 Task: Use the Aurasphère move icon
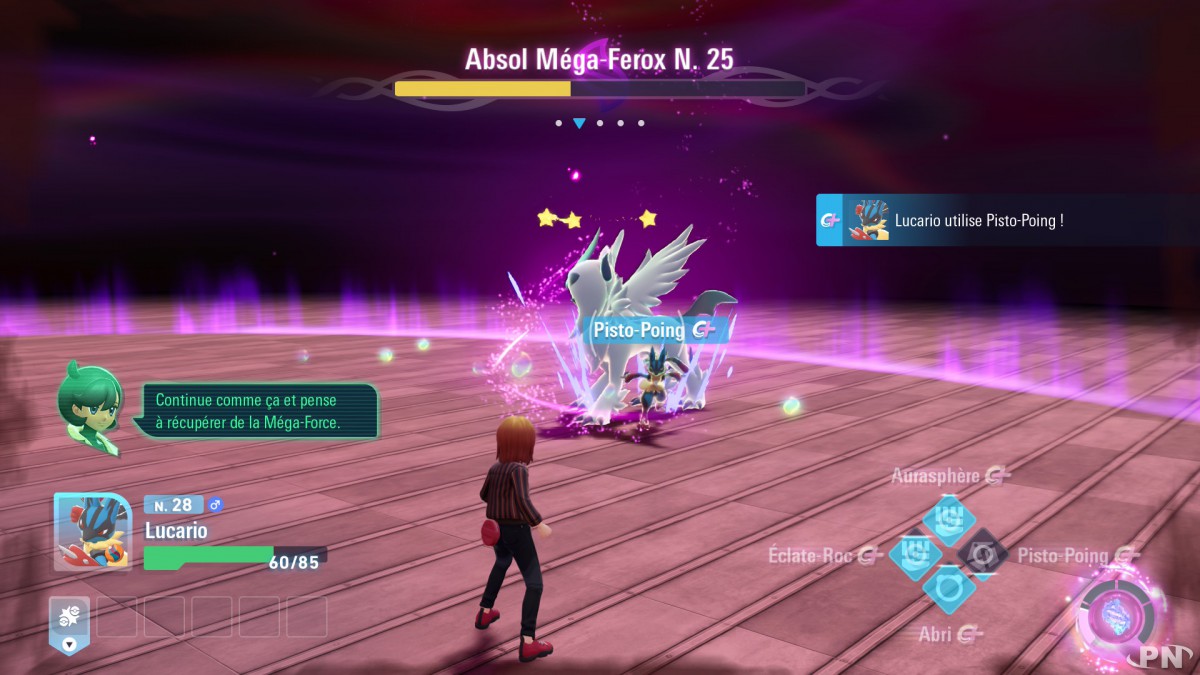coord(948,519)
